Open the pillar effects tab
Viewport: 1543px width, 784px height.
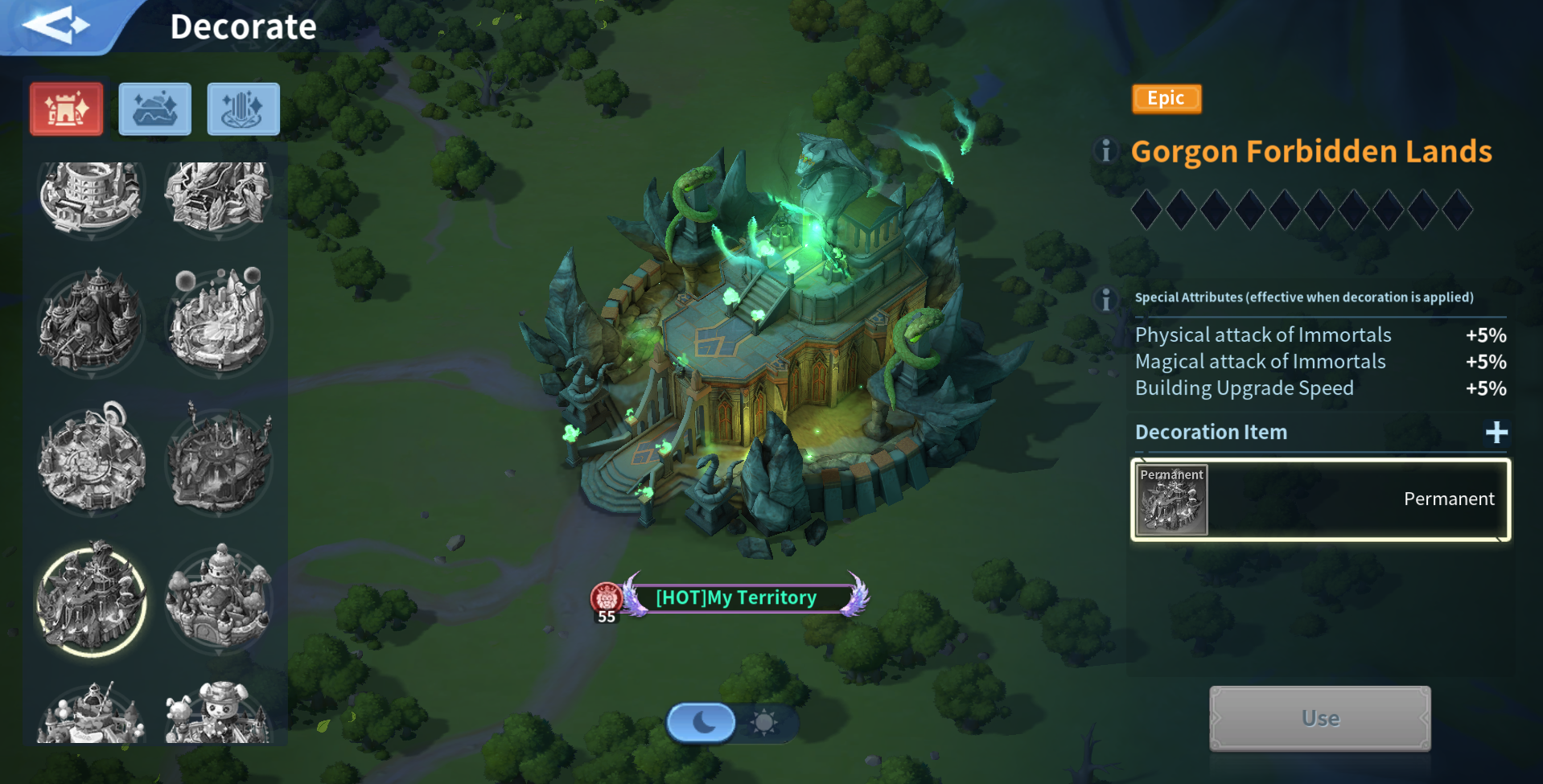point(243,109)
